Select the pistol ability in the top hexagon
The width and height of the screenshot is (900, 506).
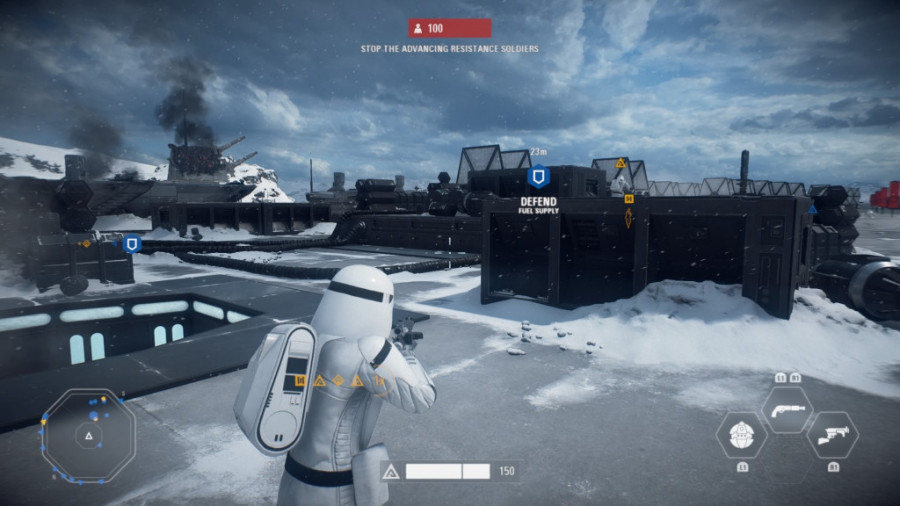pos(787,408)
